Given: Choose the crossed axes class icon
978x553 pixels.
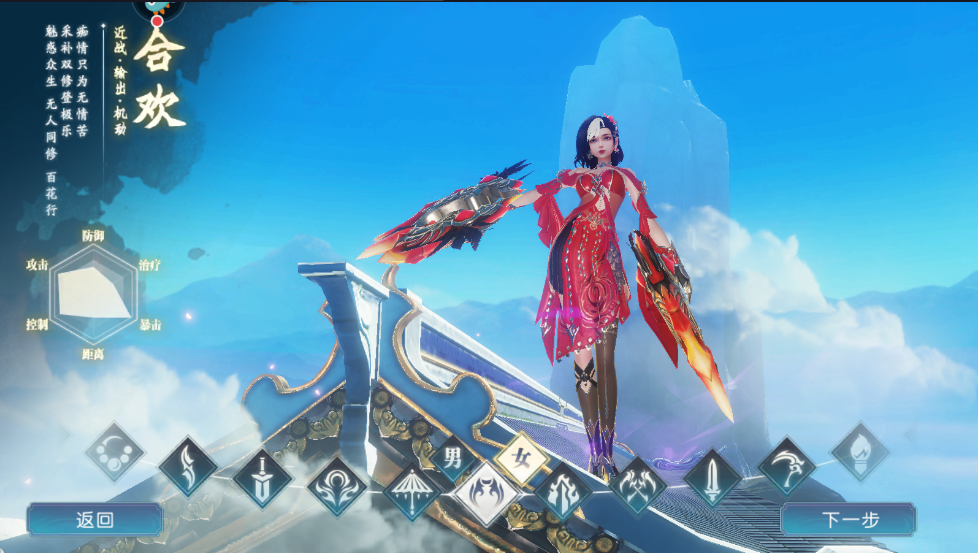Looking at the screenshot, I should click(637, 487).
